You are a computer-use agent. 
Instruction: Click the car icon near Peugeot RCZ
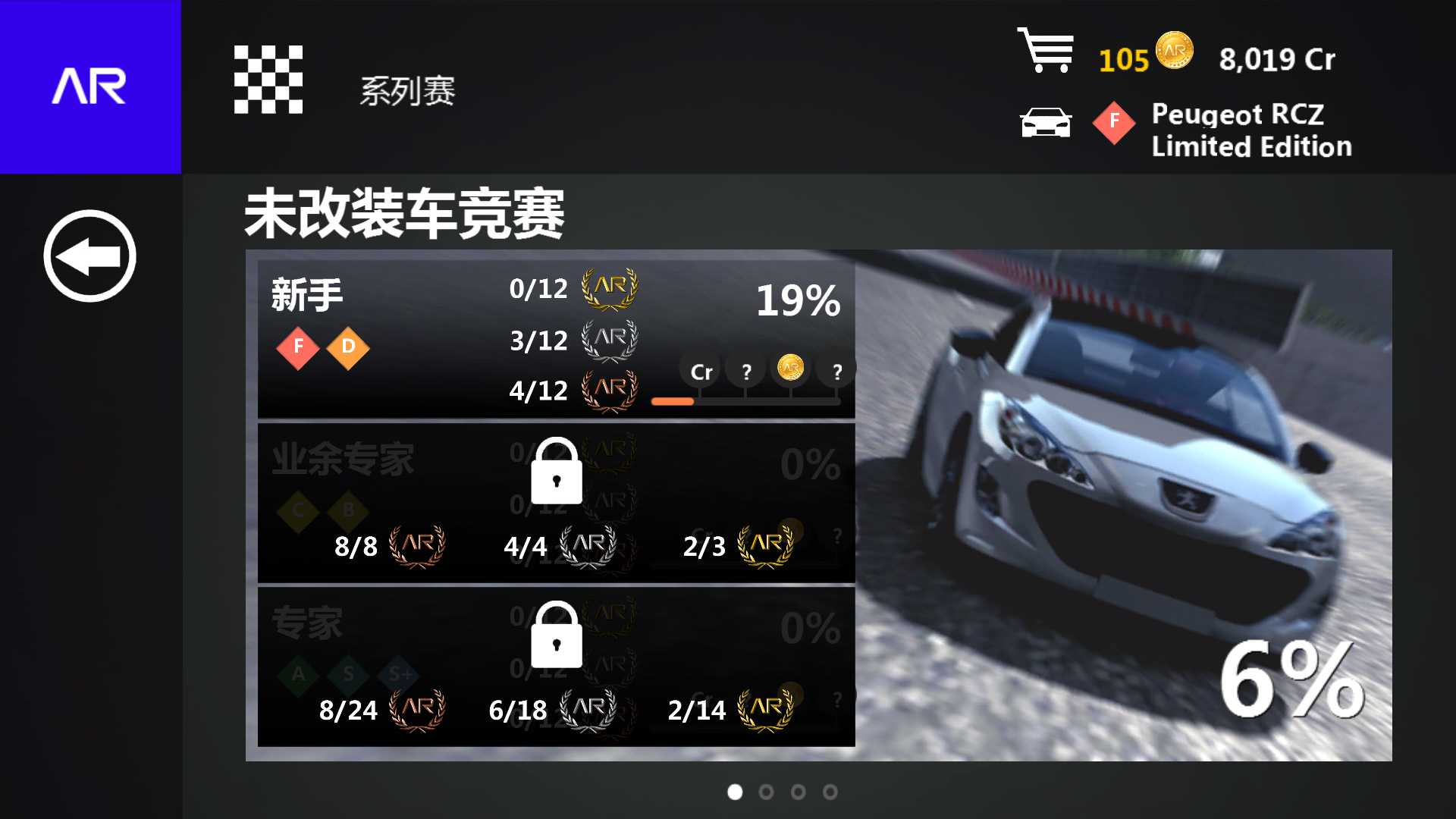1046,121
